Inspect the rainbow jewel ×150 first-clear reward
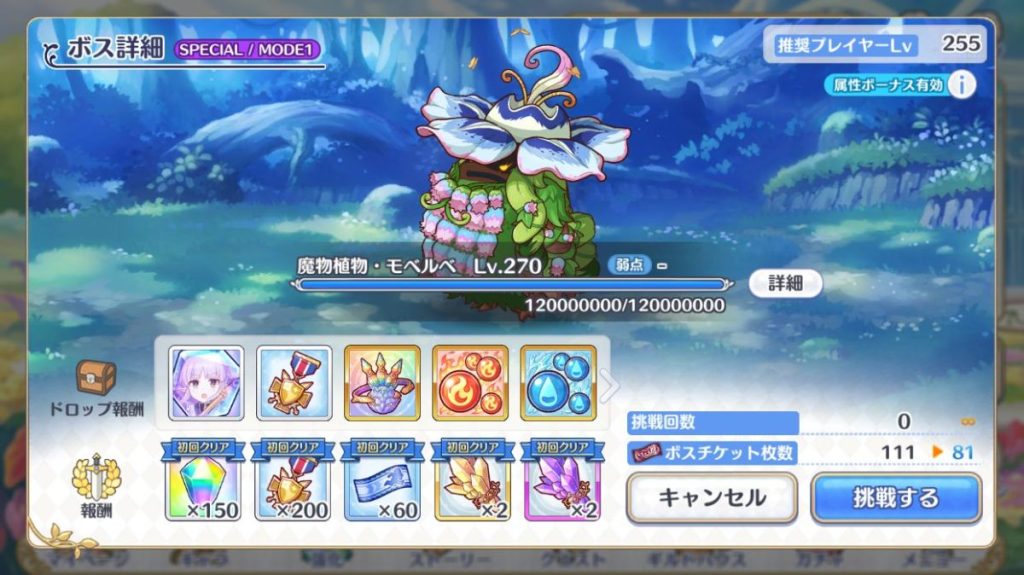 [204, 483]
